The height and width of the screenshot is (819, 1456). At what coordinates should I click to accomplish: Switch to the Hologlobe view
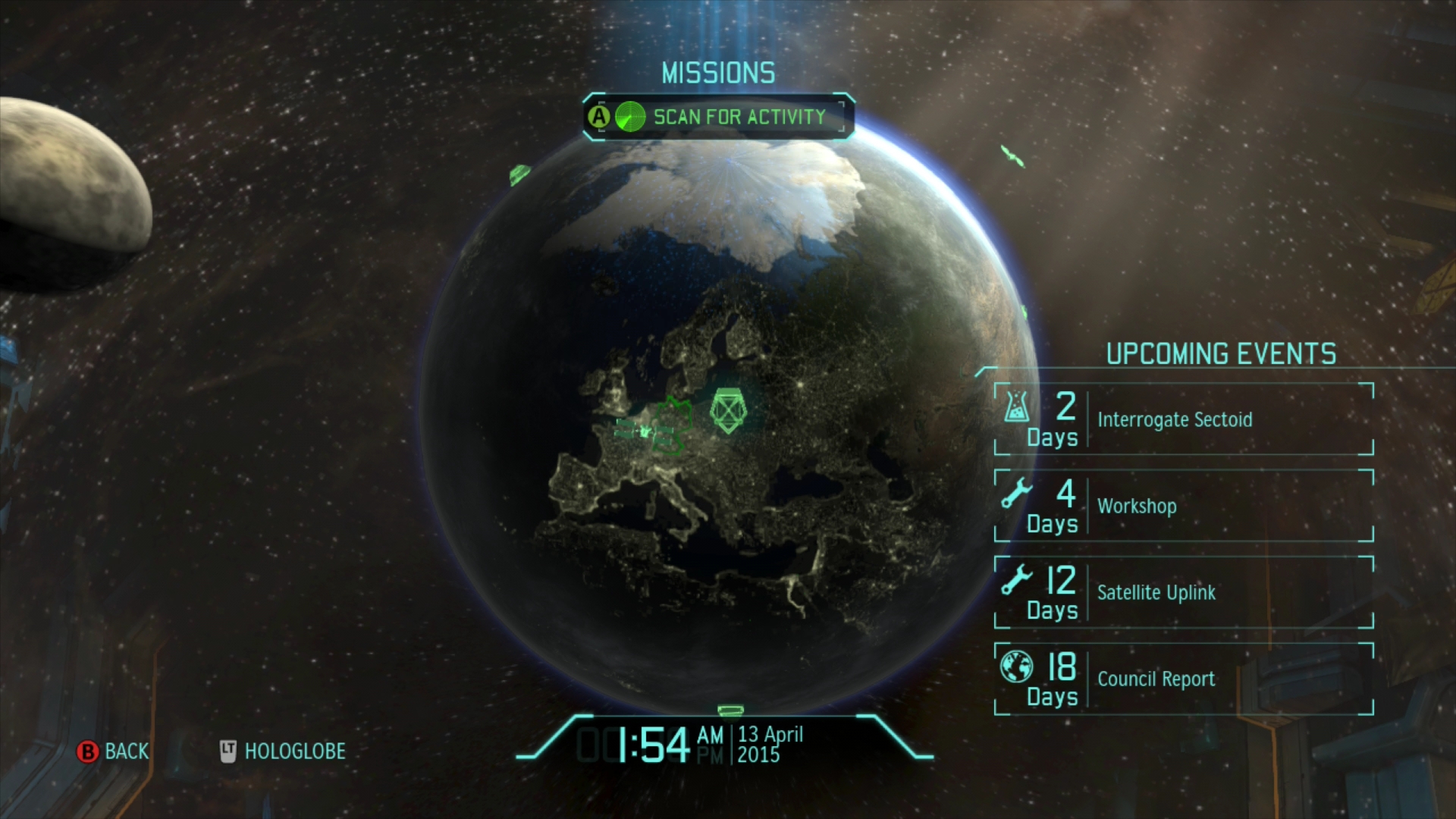pyautogui.click(x=283, y=752)
